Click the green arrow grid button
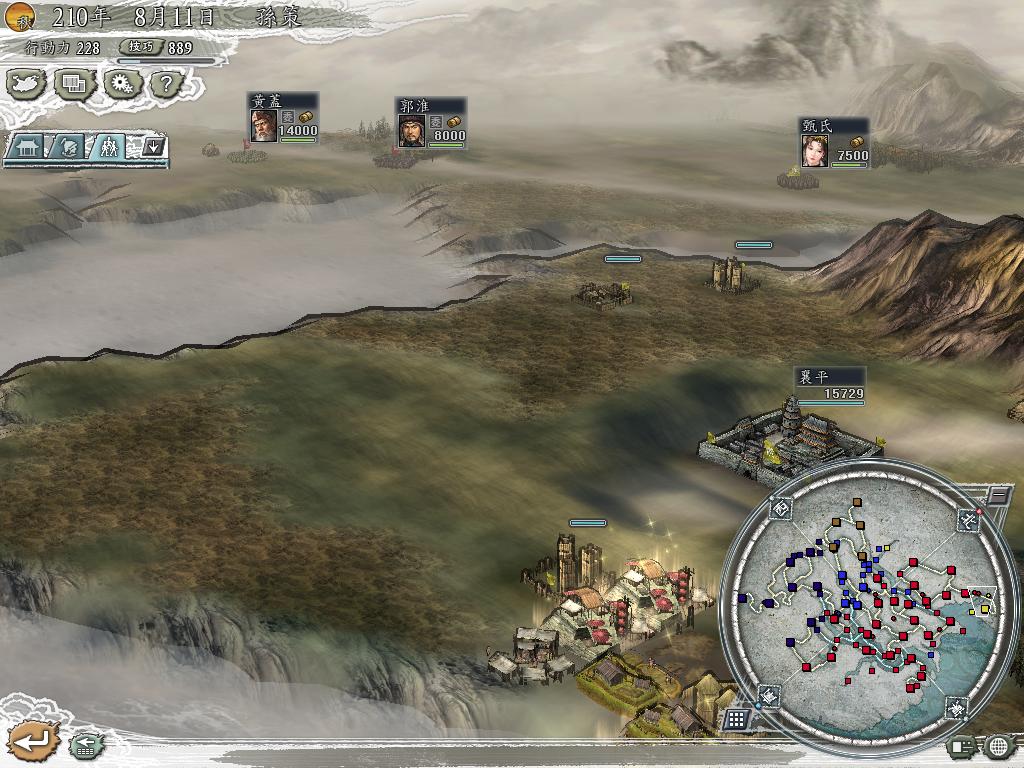This screenshot has height=768, width=1024. point(85,745)
